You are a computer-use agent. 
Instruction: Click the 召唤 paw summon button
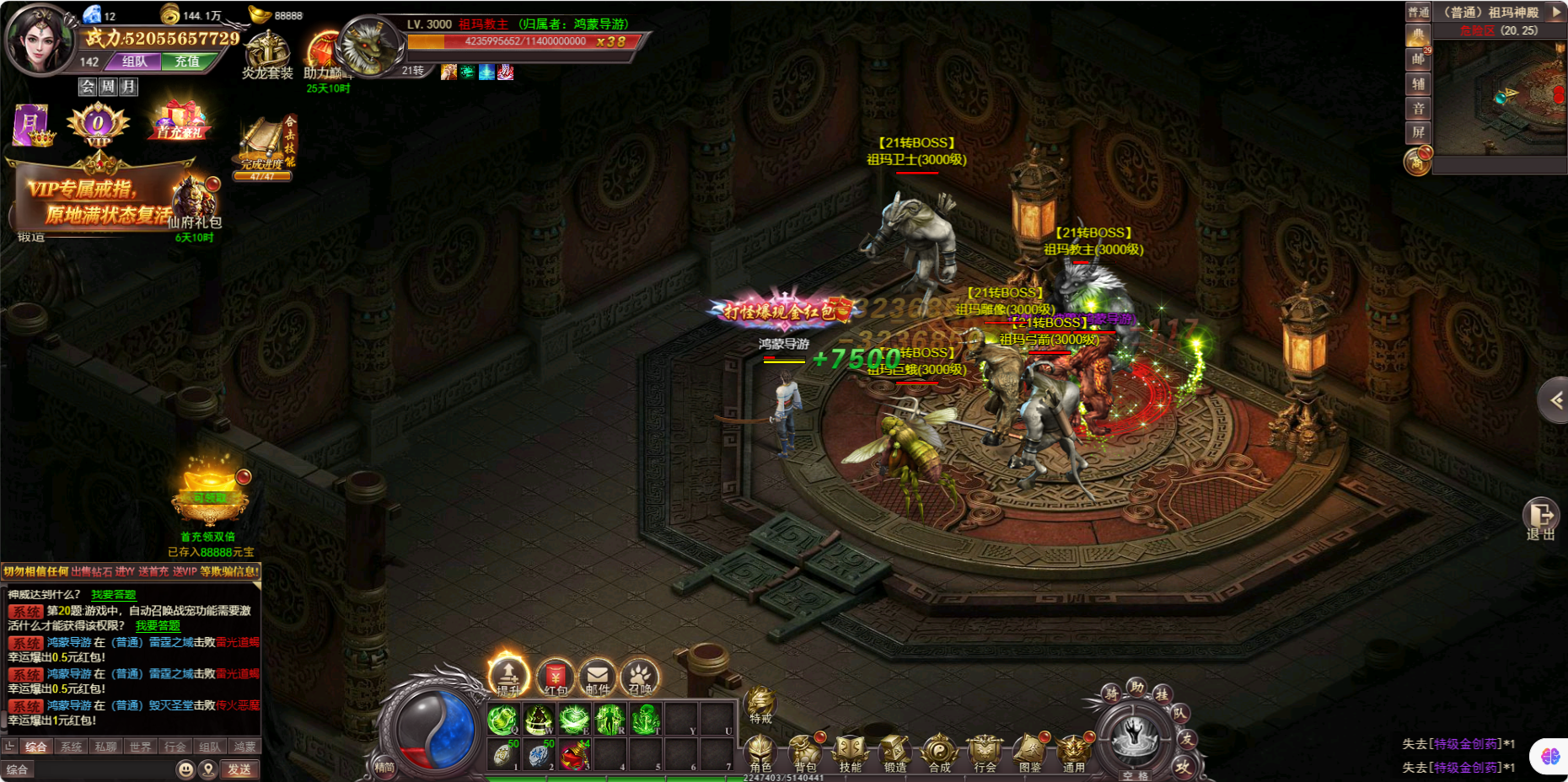coord(639,677)
